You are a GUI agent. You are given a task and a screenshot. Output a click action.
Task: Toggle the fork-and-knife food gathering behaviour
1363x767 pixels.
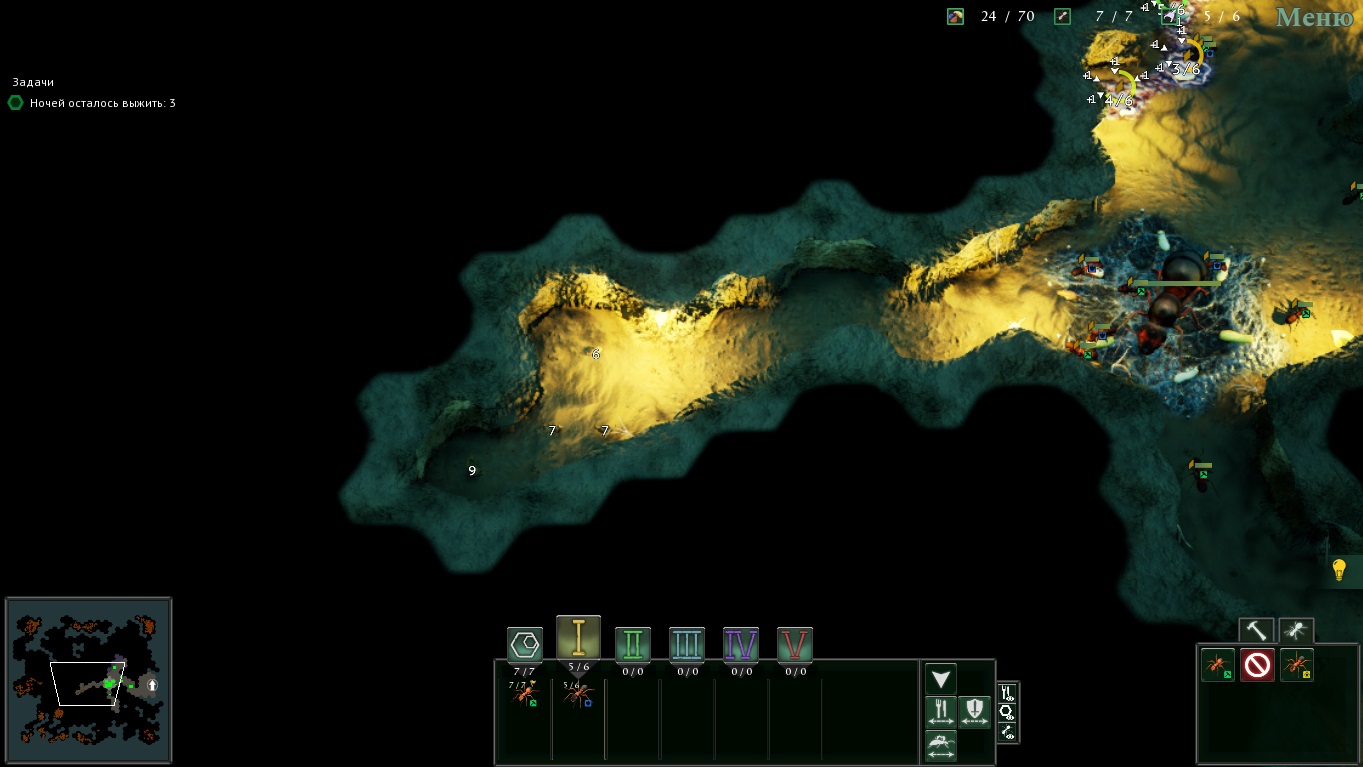[941, 712]
